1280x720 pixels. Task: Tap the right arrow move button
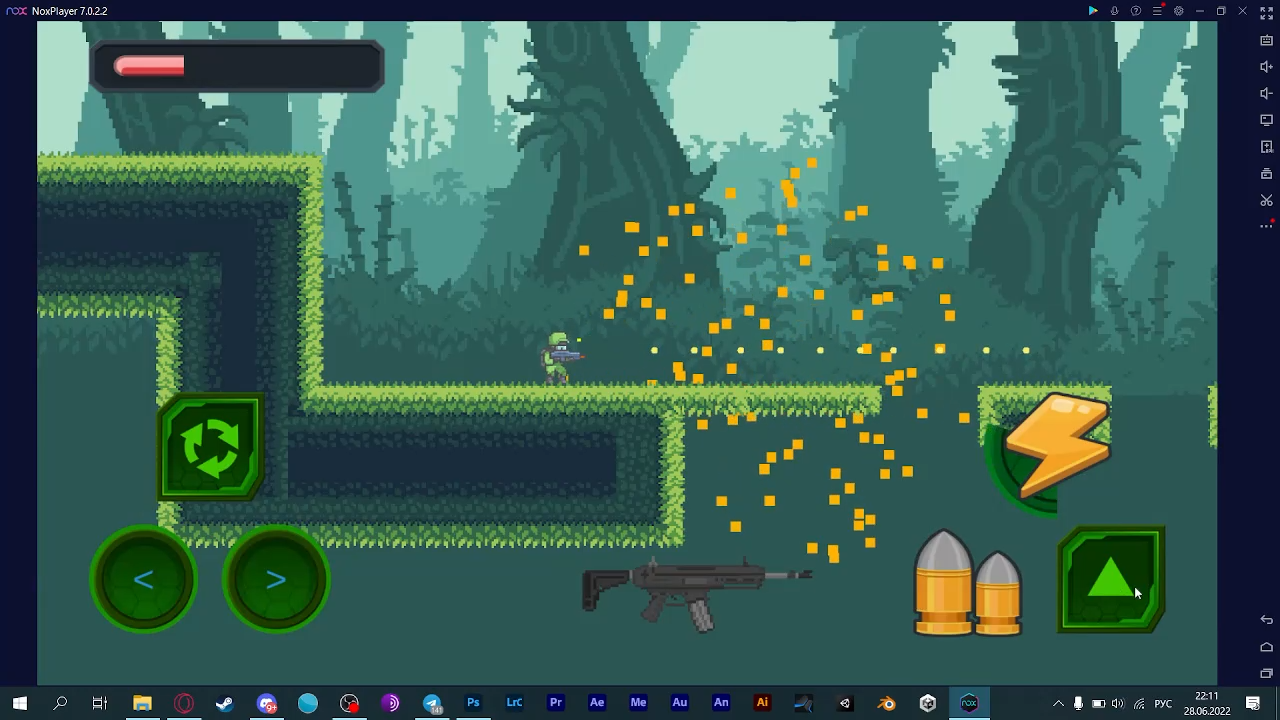pyautogui.click(x=276, y=580)
